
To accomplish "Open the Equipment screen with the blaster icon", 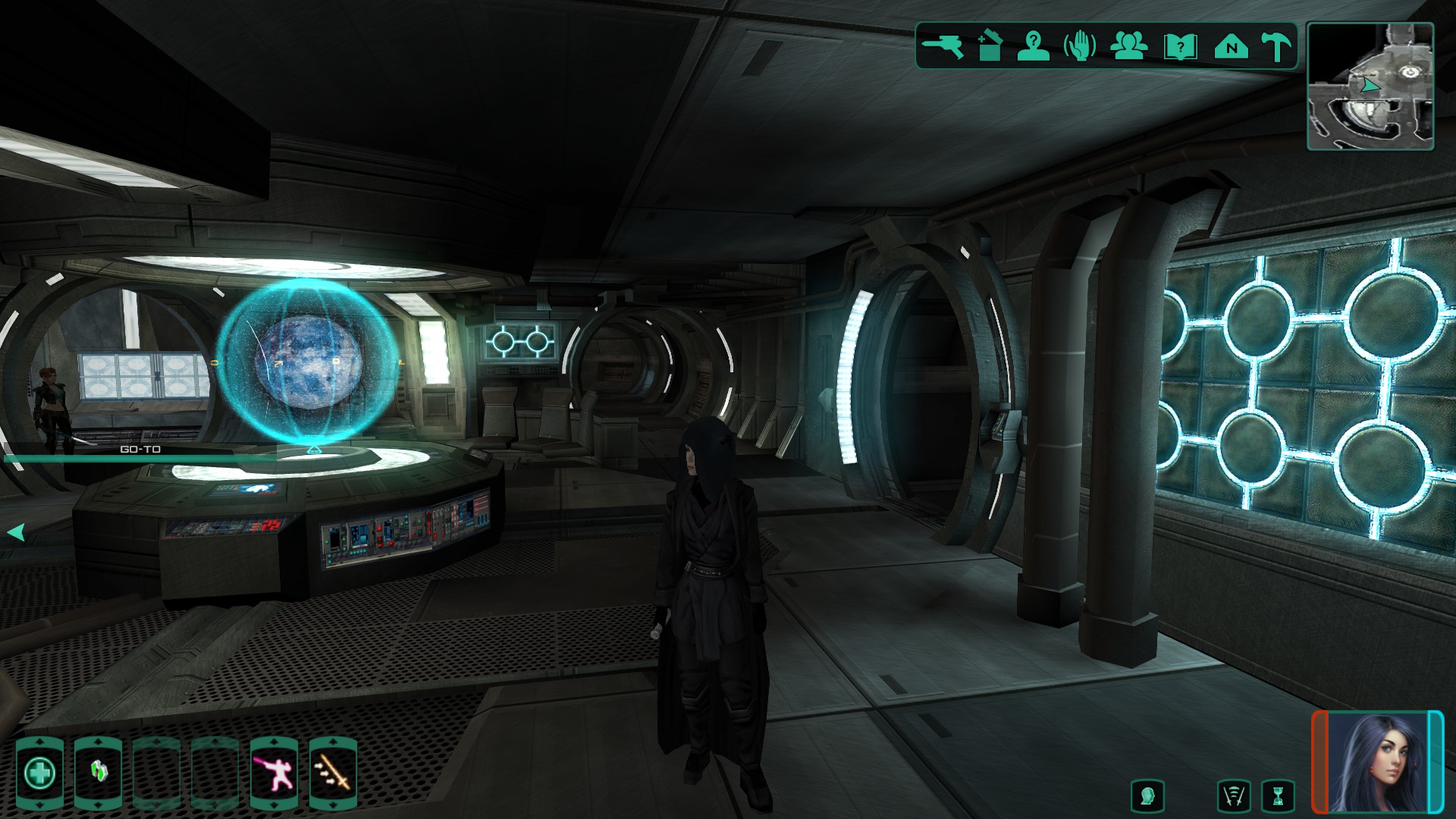I will pyautogui.click(x=943, y=46).
